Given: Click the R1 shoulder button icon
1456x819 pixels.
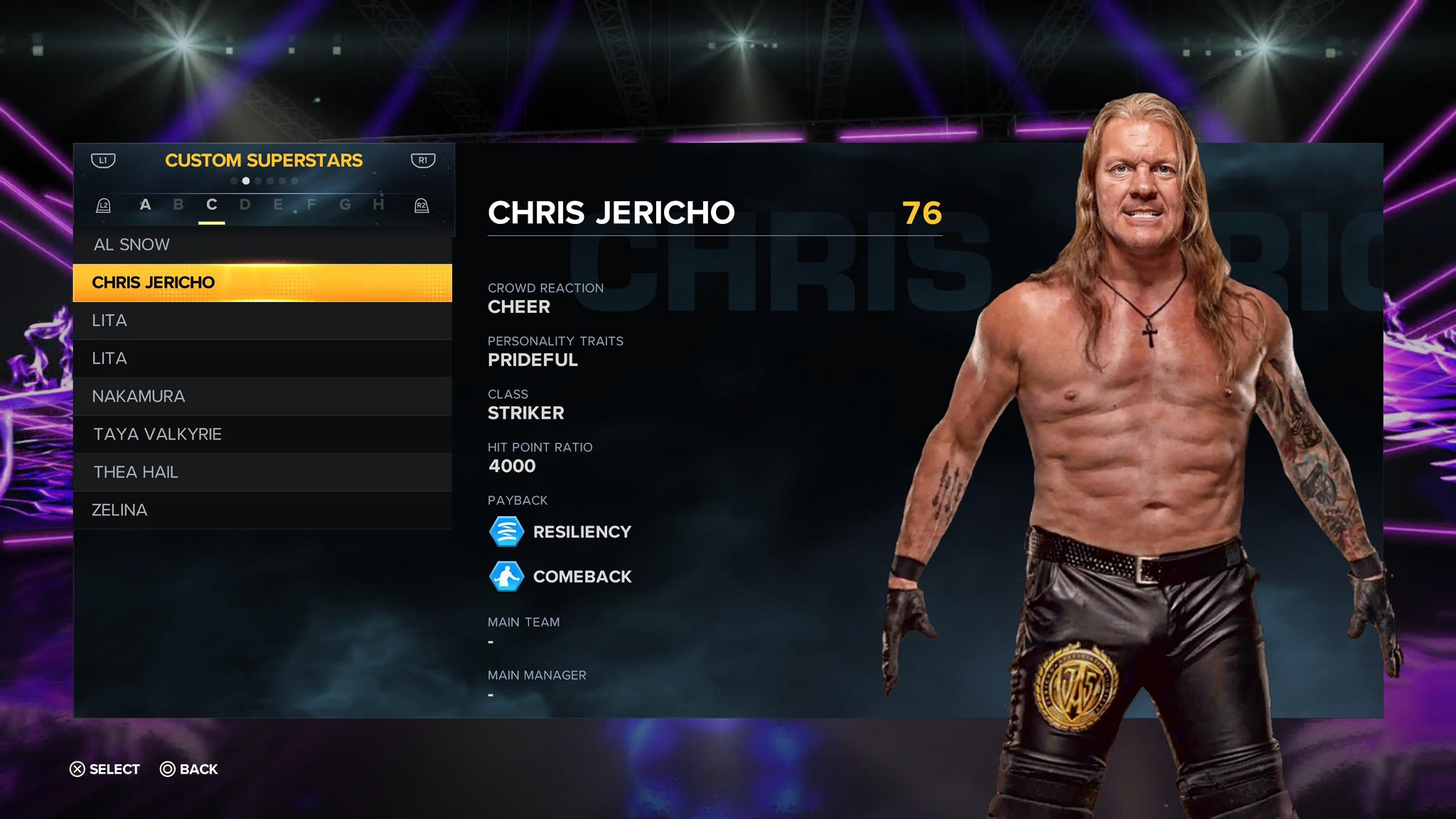Looking at the screenshot, I should 422,161.
